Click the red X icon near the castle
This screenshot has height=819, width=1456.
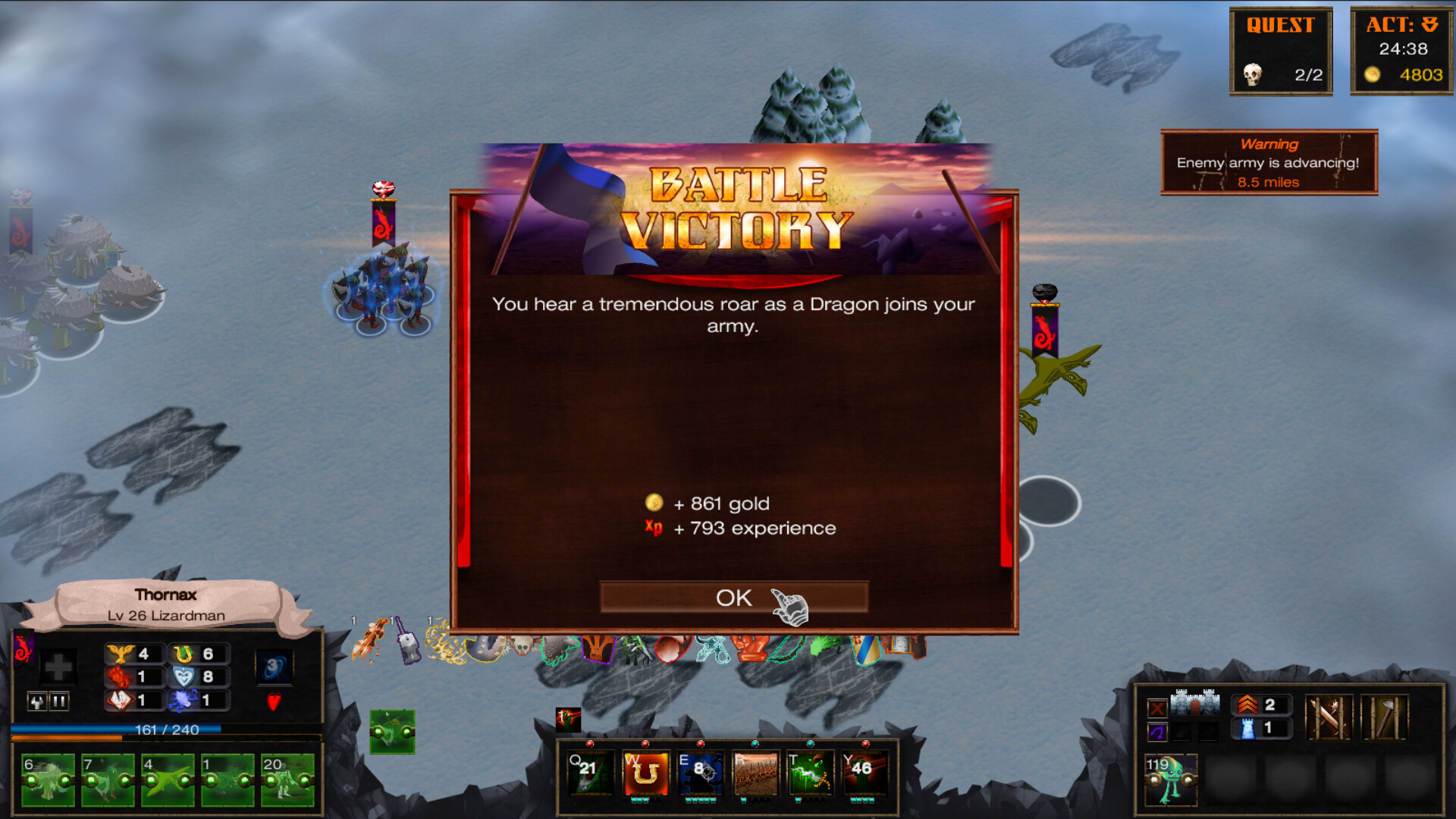point(1157,708)
